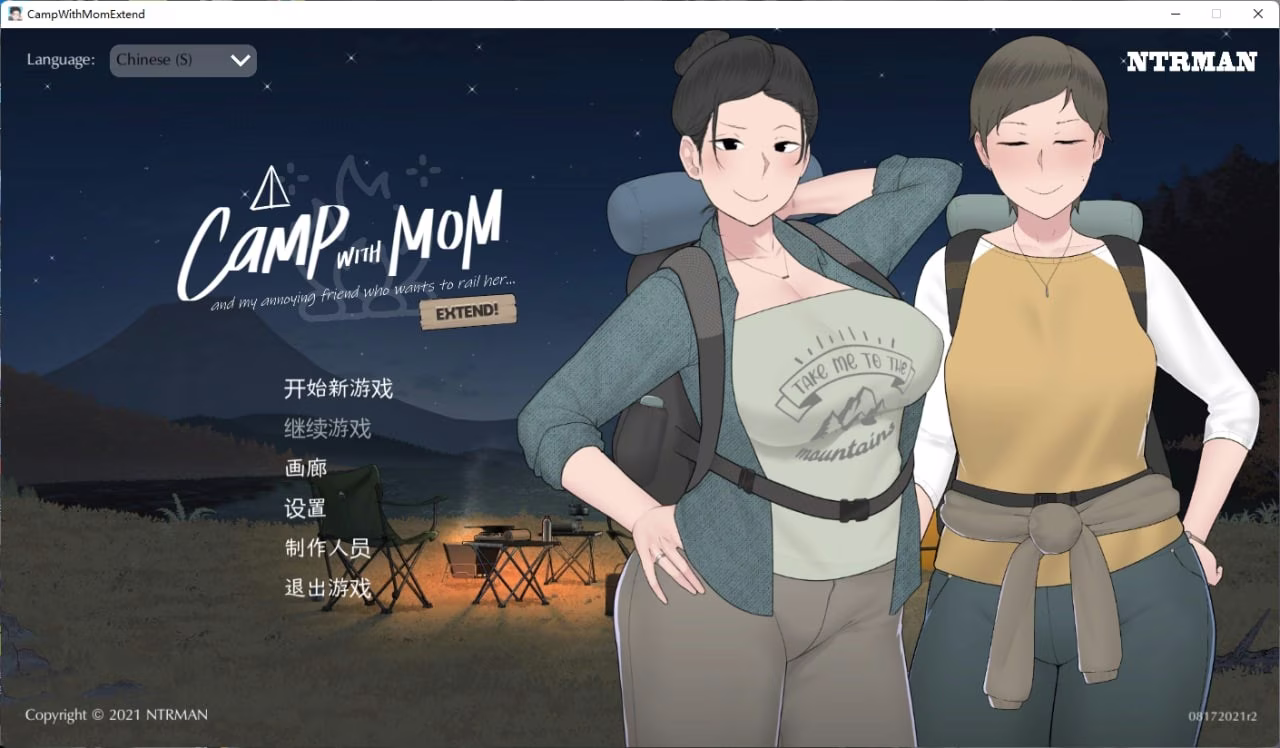
Task: Click the Language: label
Action: coord(60,59)
